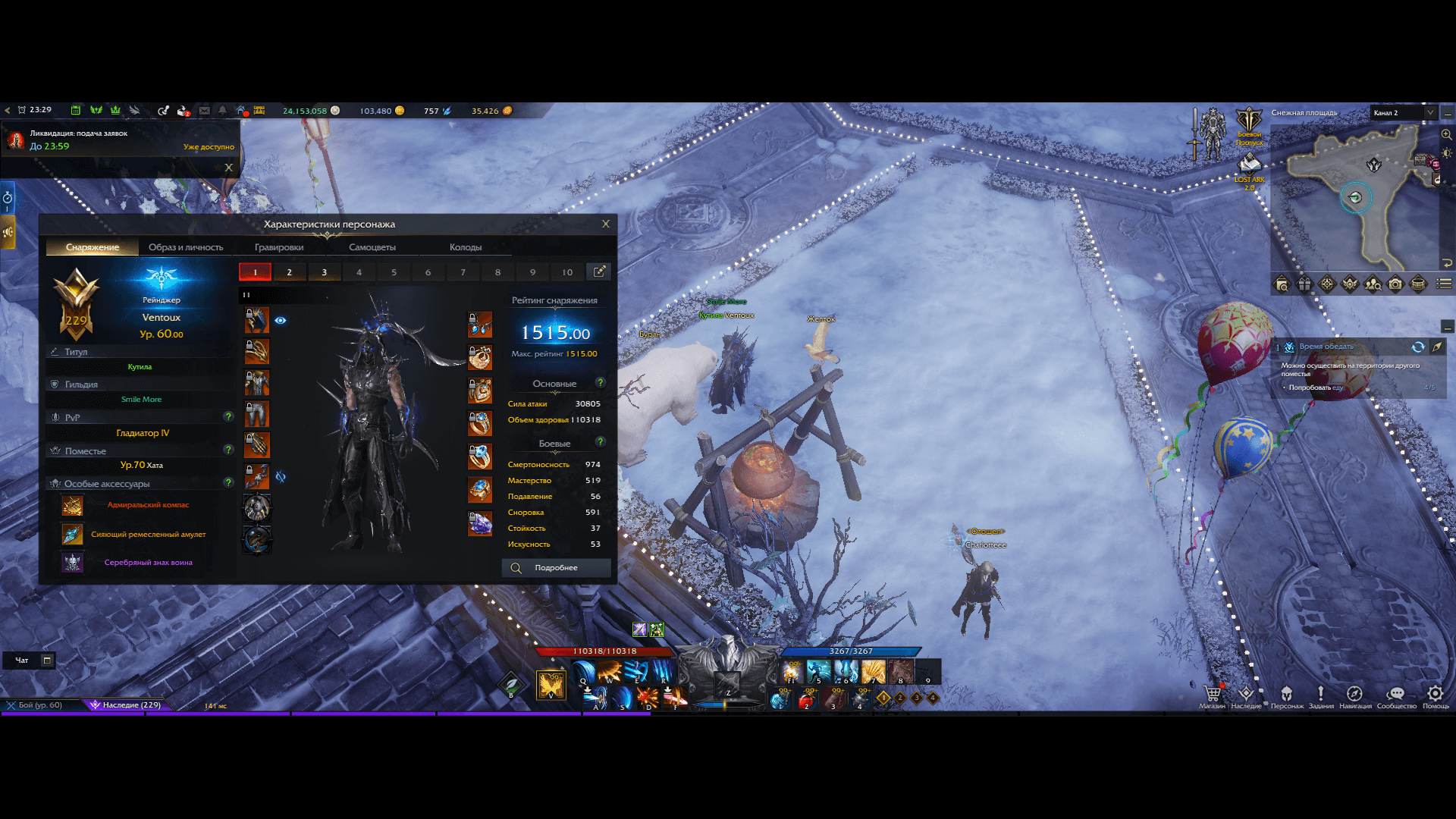
Task: Switch to the Колоды tab
Action: [x=465, y=247]
